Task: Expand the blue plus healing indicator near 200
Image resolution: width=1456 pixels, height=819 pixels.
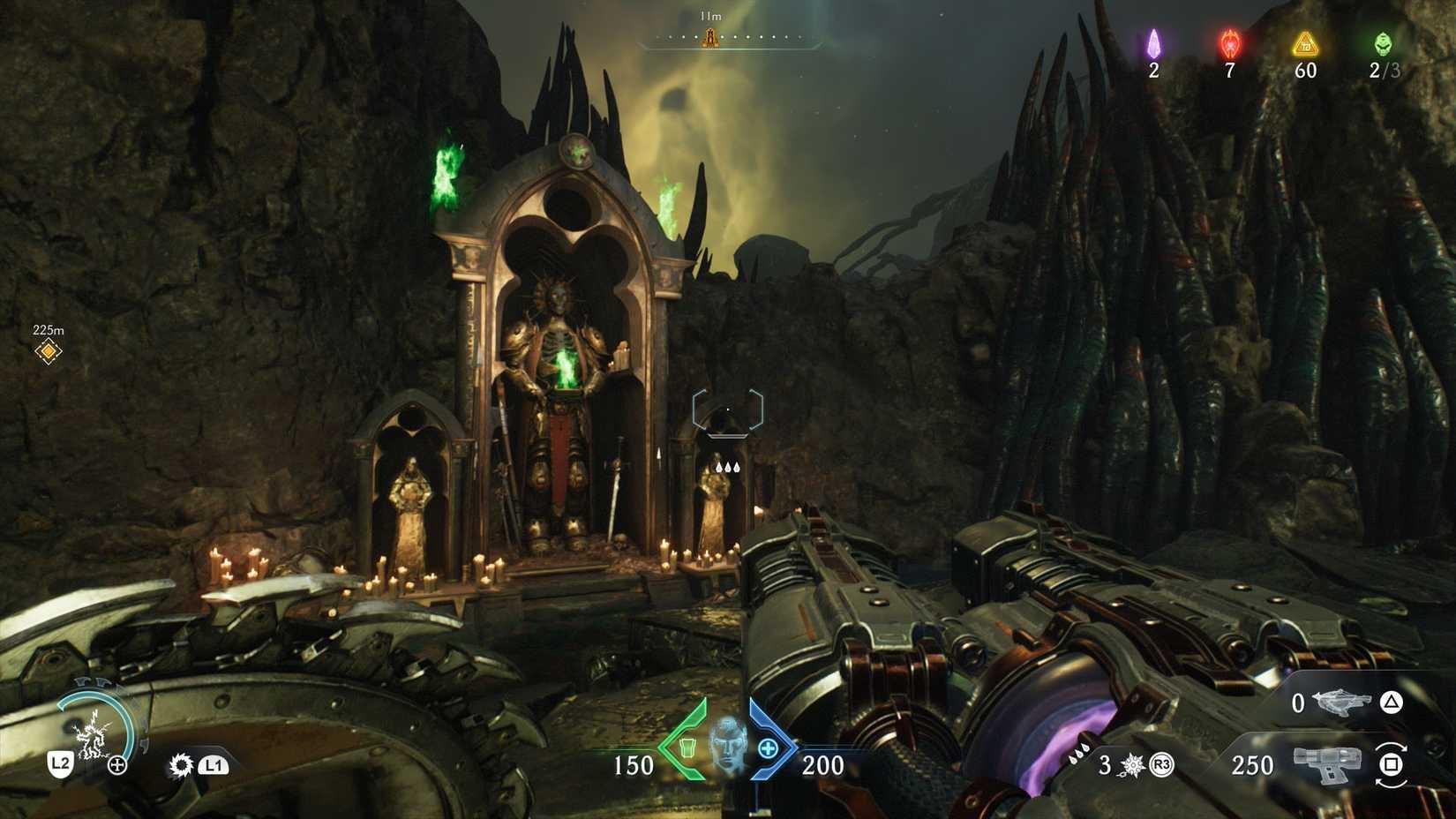Action: click(768, 748)
